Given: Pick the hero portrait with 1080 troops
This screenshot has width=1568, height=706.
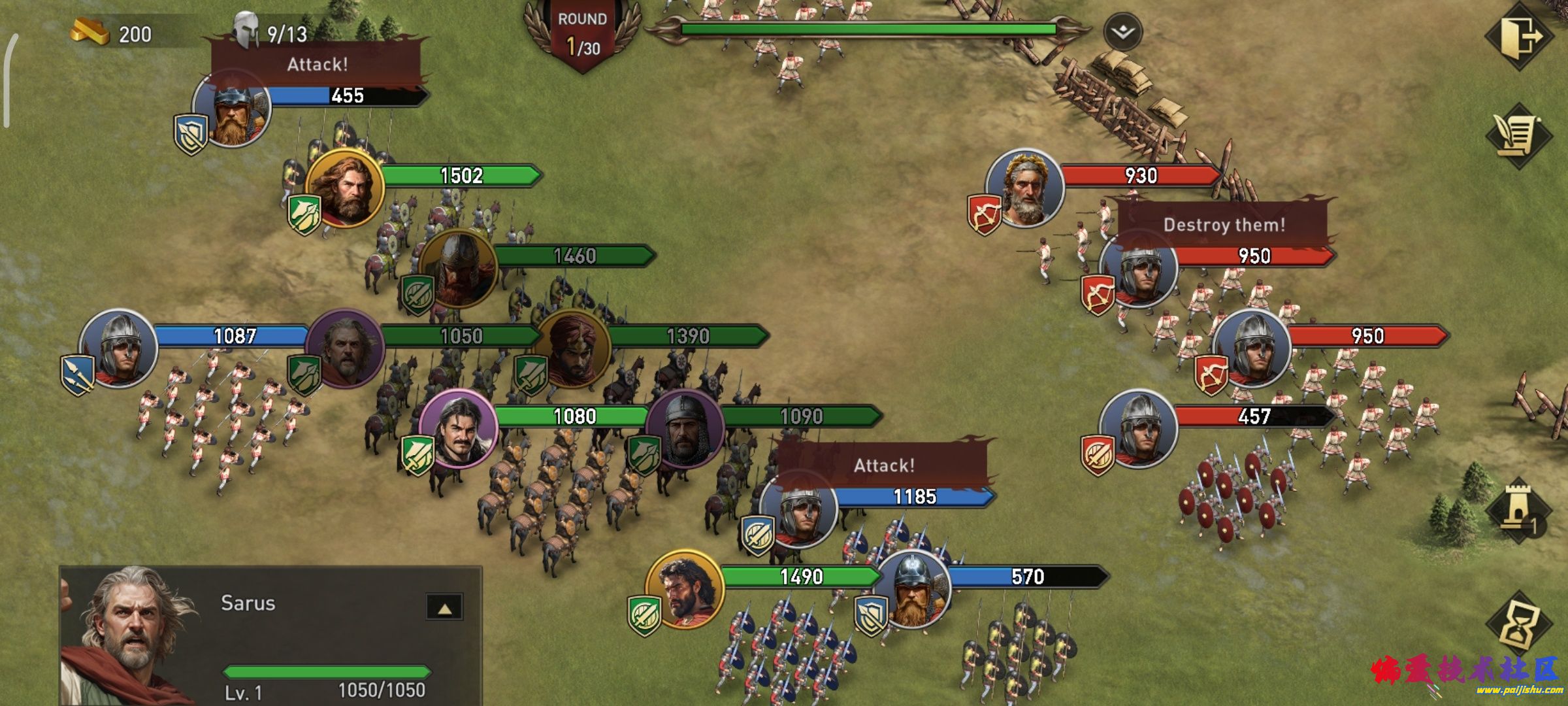Looking at the screenshot, I should pos(458,429).
